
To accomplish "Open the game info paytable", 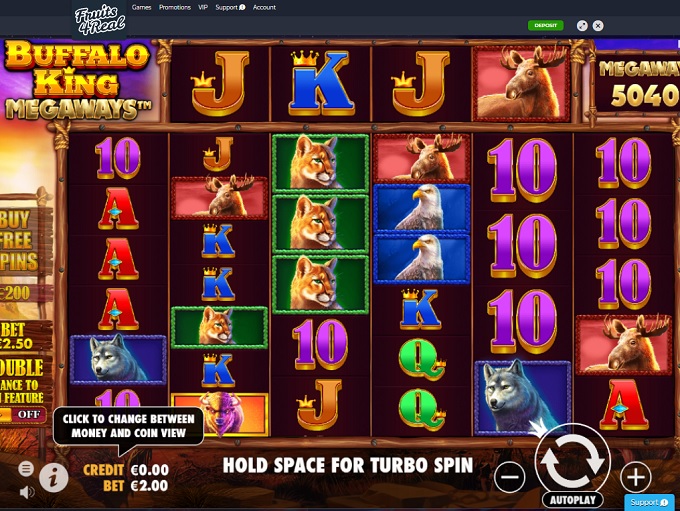I will pos(53,477).
